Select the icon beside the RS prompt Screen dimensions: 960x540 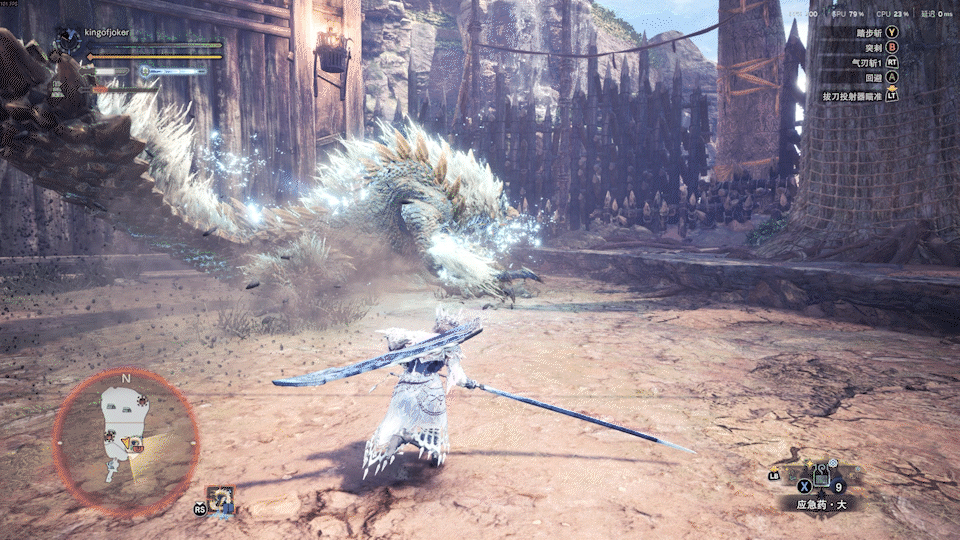pos(220,500)
